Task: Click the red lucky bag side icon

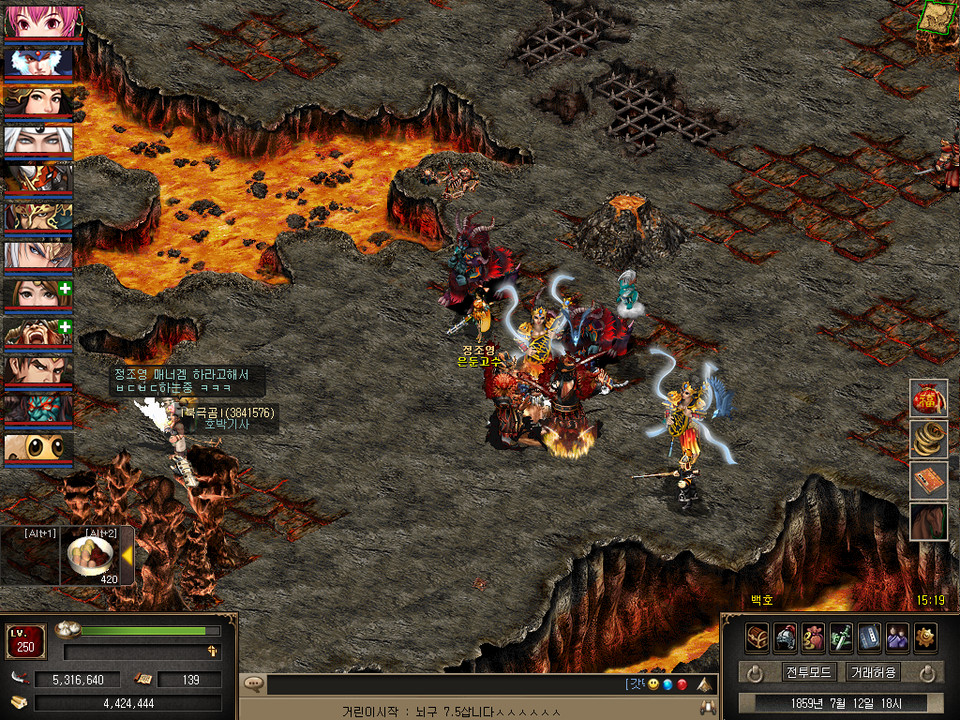Action: pyautogui.click(x=928, y=398)
